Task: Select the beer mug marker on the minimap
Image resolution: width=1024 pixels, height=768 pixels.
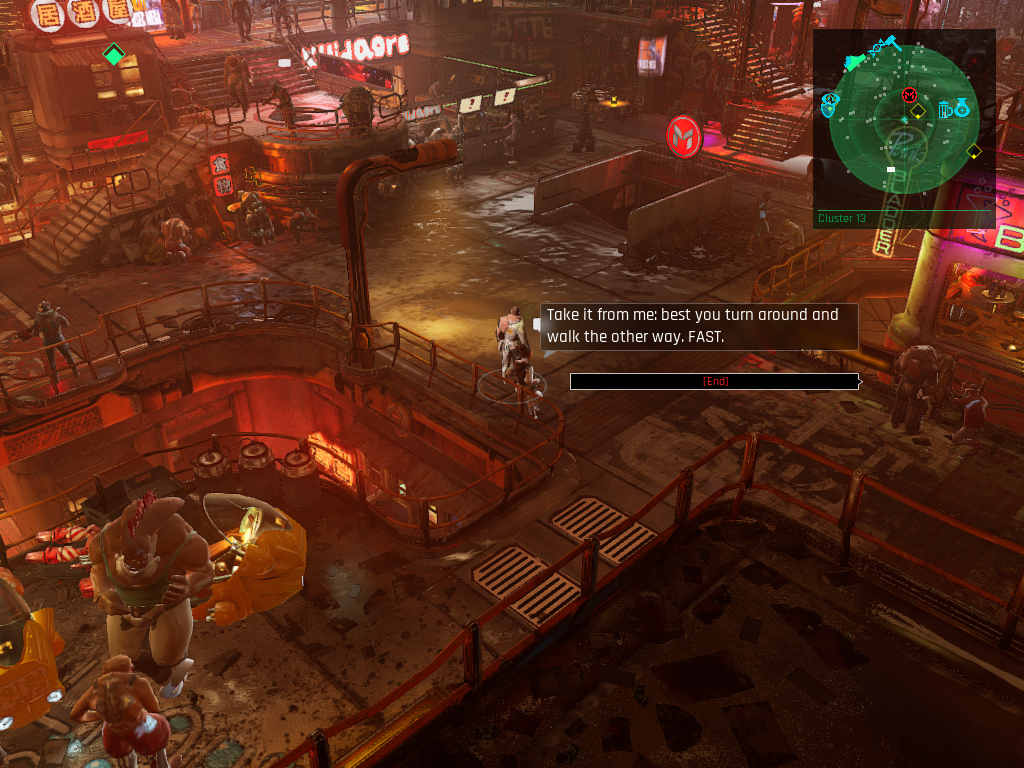Action: click(x=945, y=109)
